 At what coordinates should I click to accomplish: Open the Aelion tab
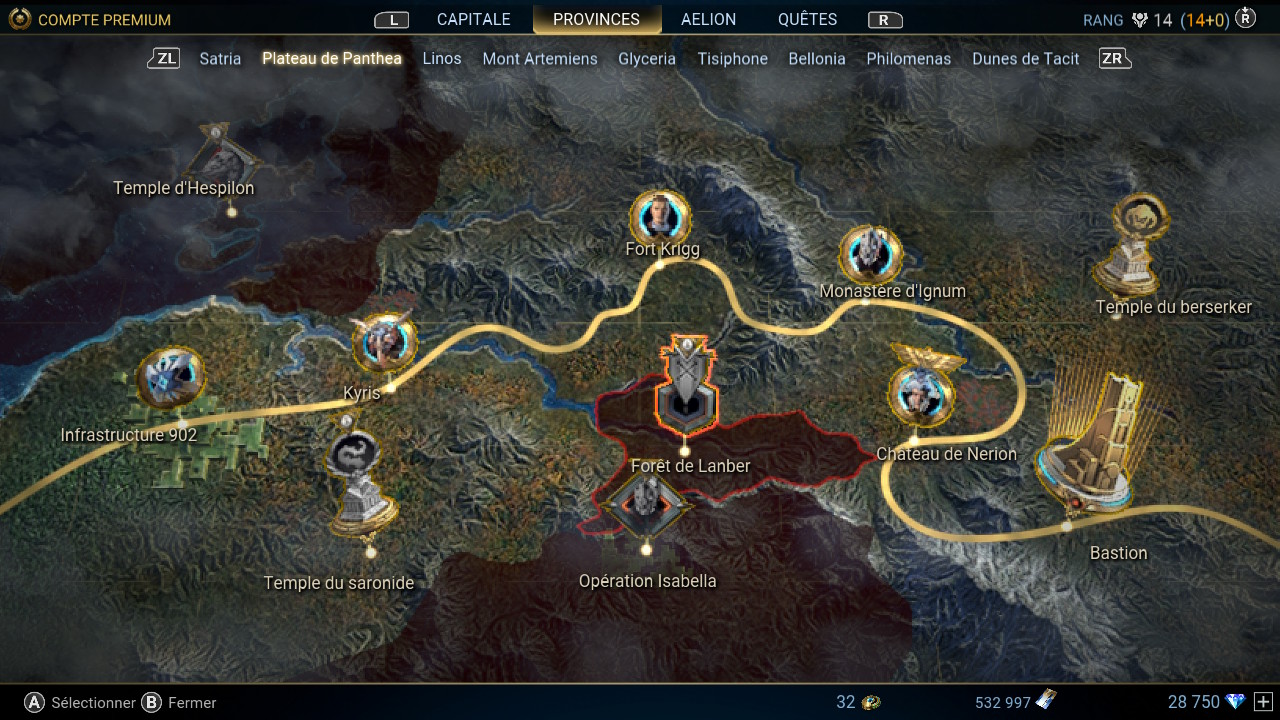pyautogui.click(x=708, y=20)
